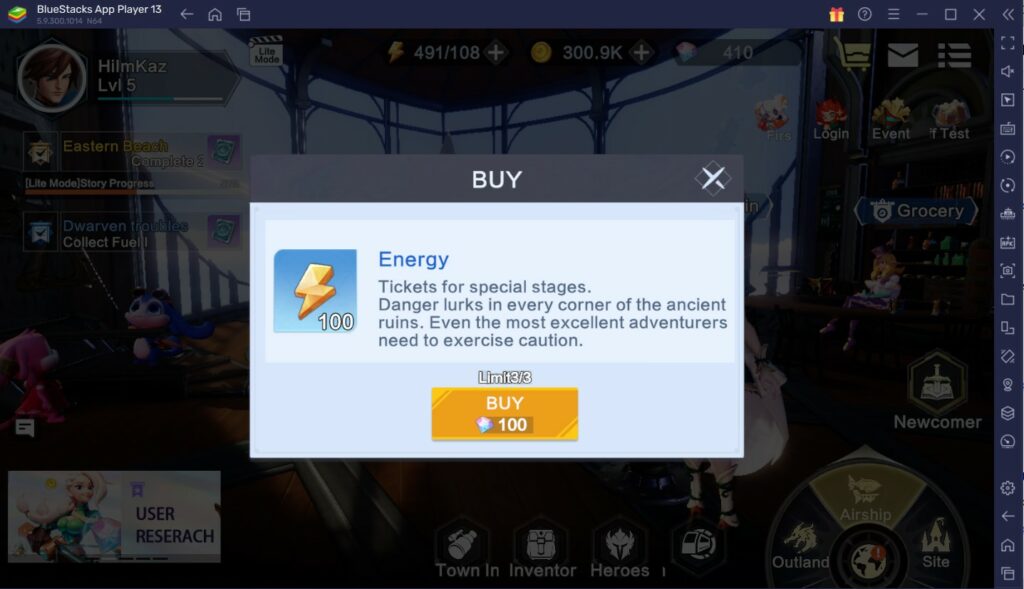Open the Heroes menu
Viewport: 1024px width, 589px height.
pos(619,551)
